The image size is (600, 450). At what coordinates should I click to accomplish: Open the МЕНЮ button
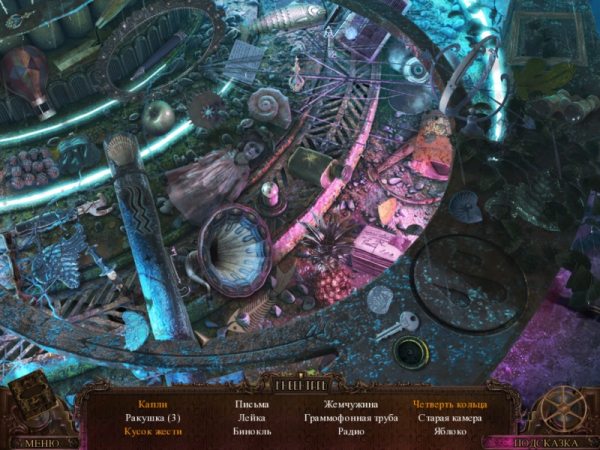coord(41,441)
